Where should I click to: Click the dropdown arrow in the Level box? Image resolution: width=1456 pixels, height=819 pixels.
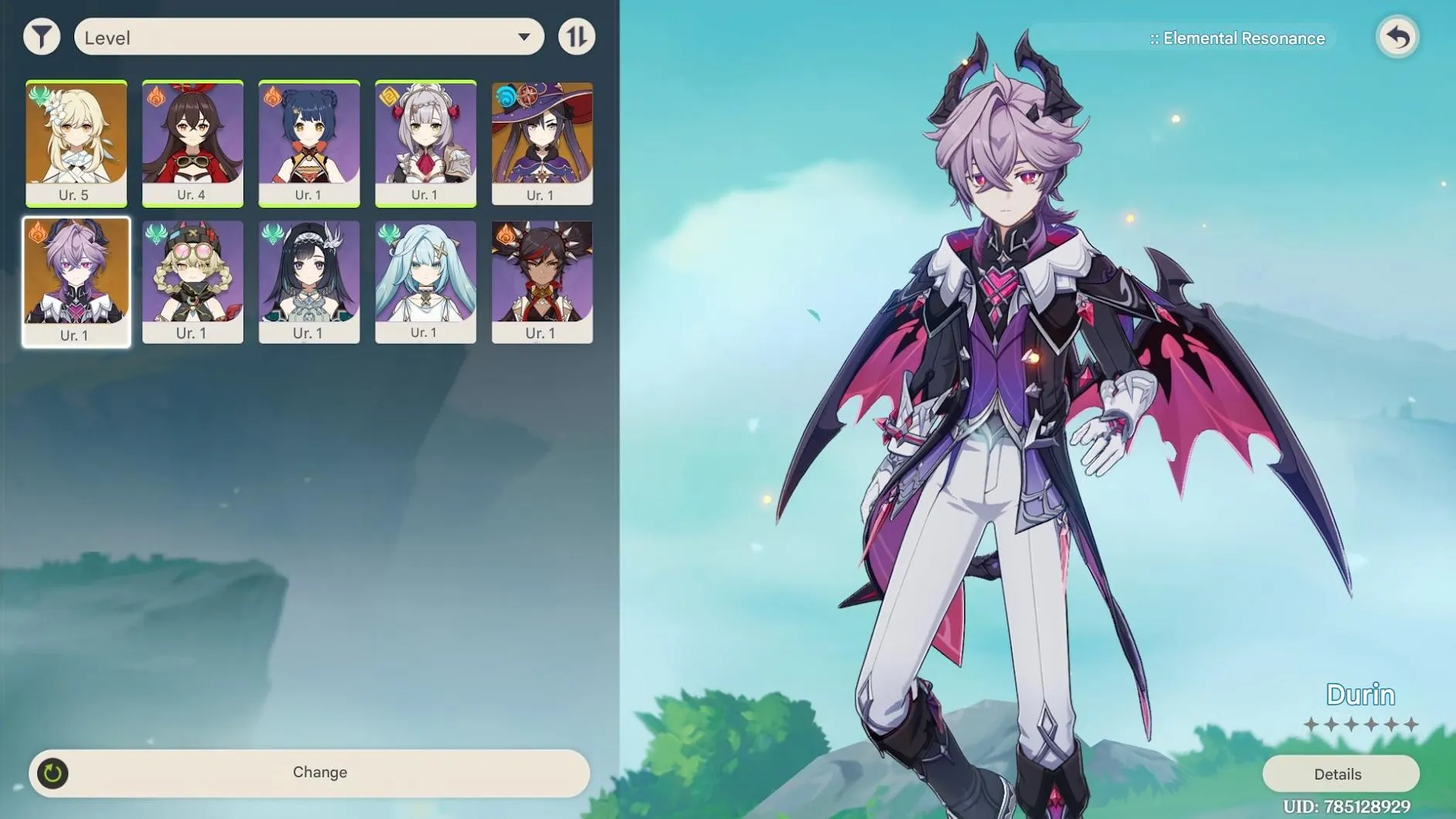(525, 36)
